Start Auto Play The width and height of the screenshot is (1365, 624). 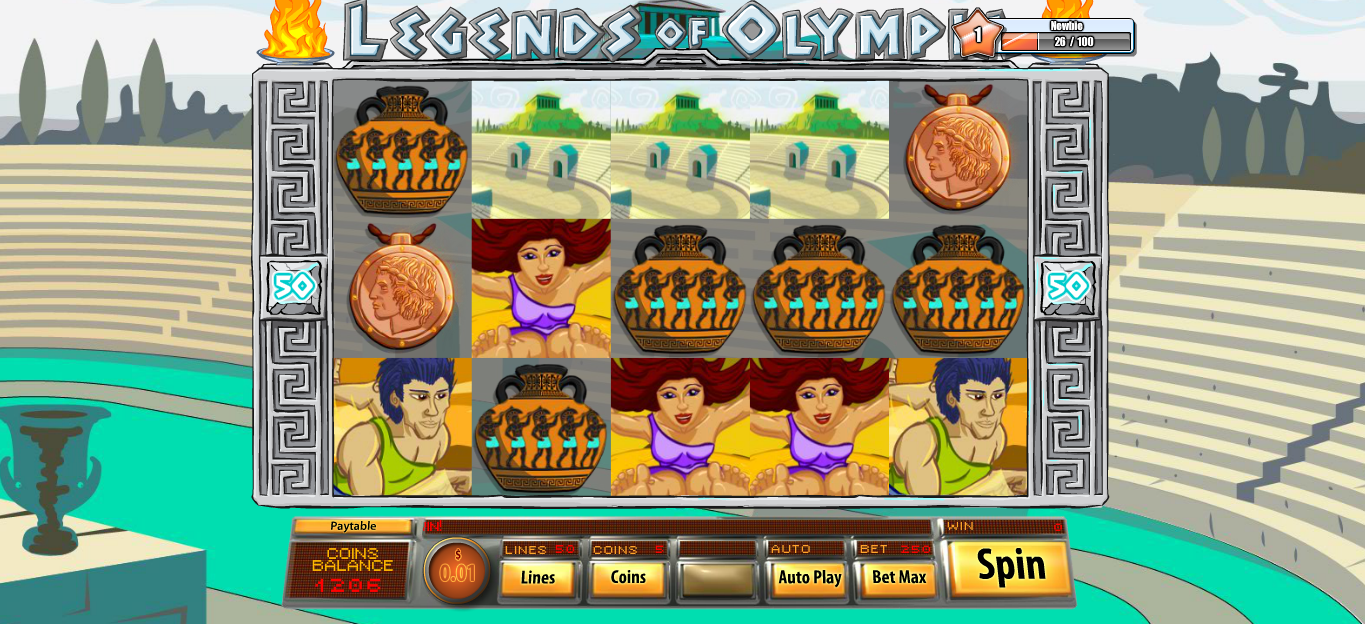coord(809,577)
